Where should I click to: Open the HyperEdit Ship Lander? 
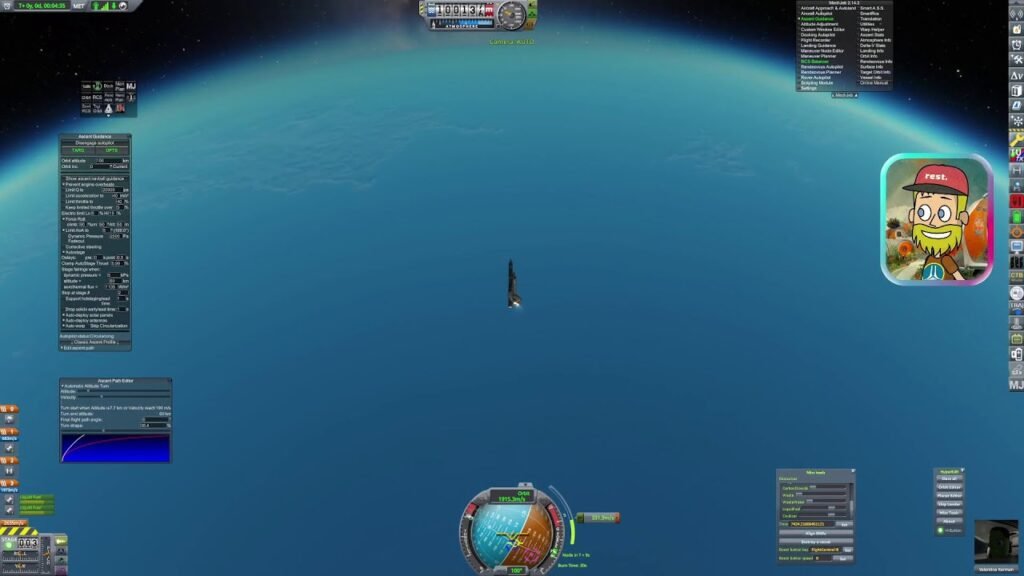pos(950,504)
